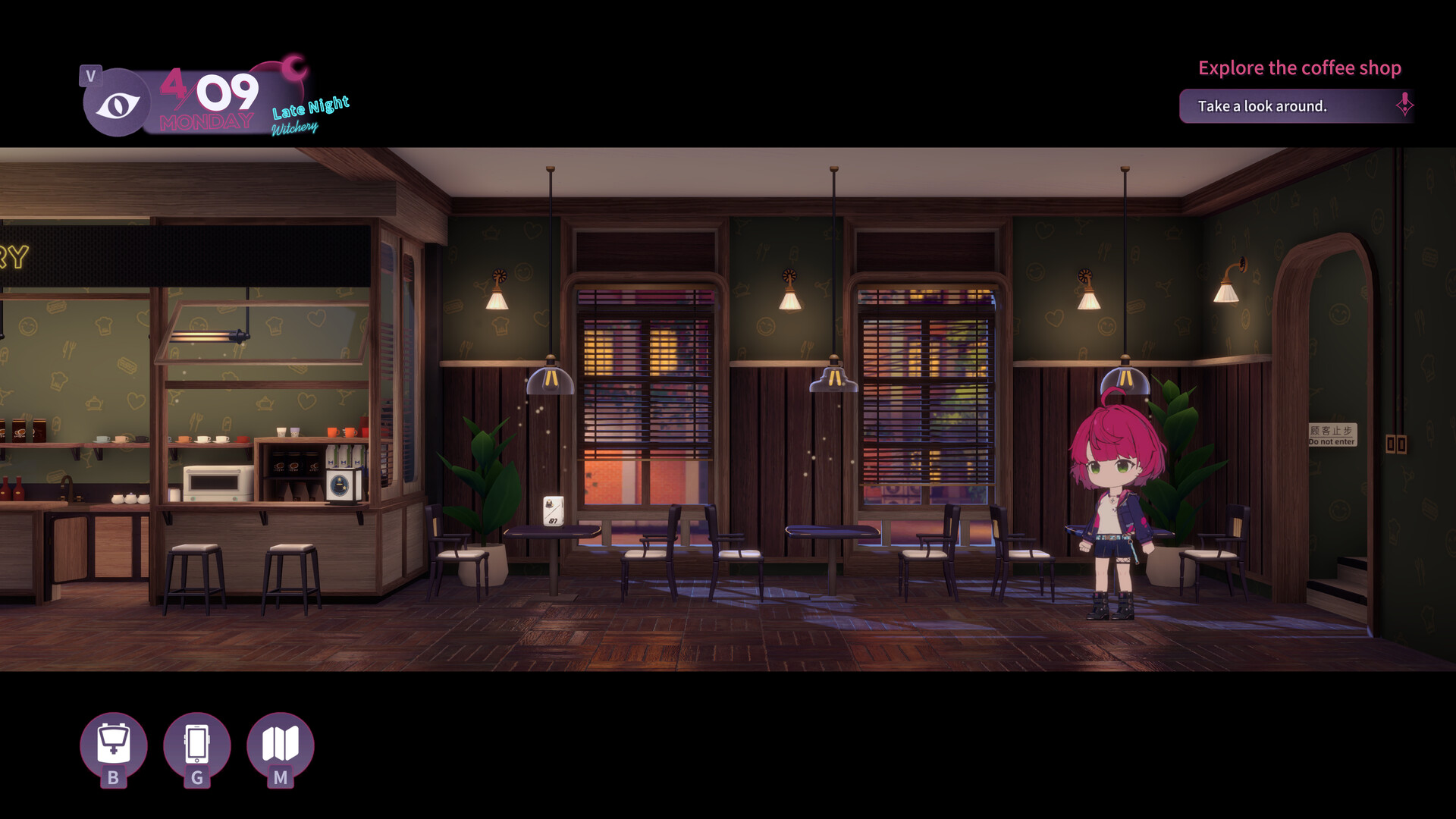Toggle the V key date display overlay
Image resolution: width=1456 pixels, height=819 pixels.
[x=91, y=76]
